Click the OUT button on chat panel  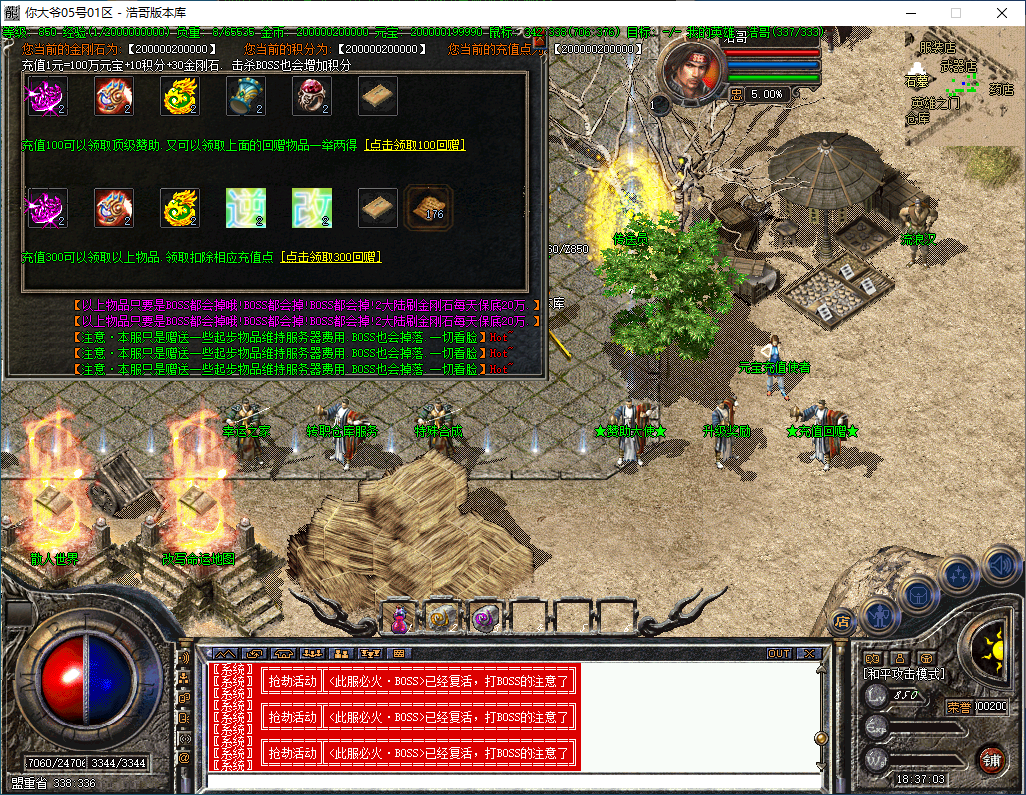[779, 653]
